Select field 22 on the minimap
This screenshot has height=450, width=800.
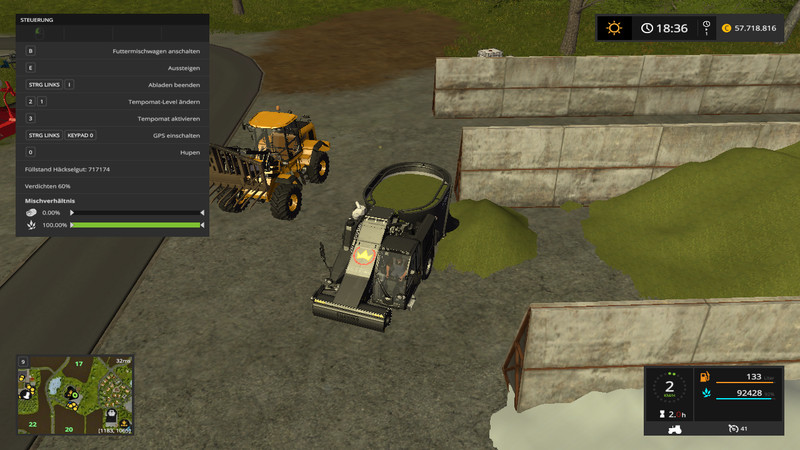point(33,425)
